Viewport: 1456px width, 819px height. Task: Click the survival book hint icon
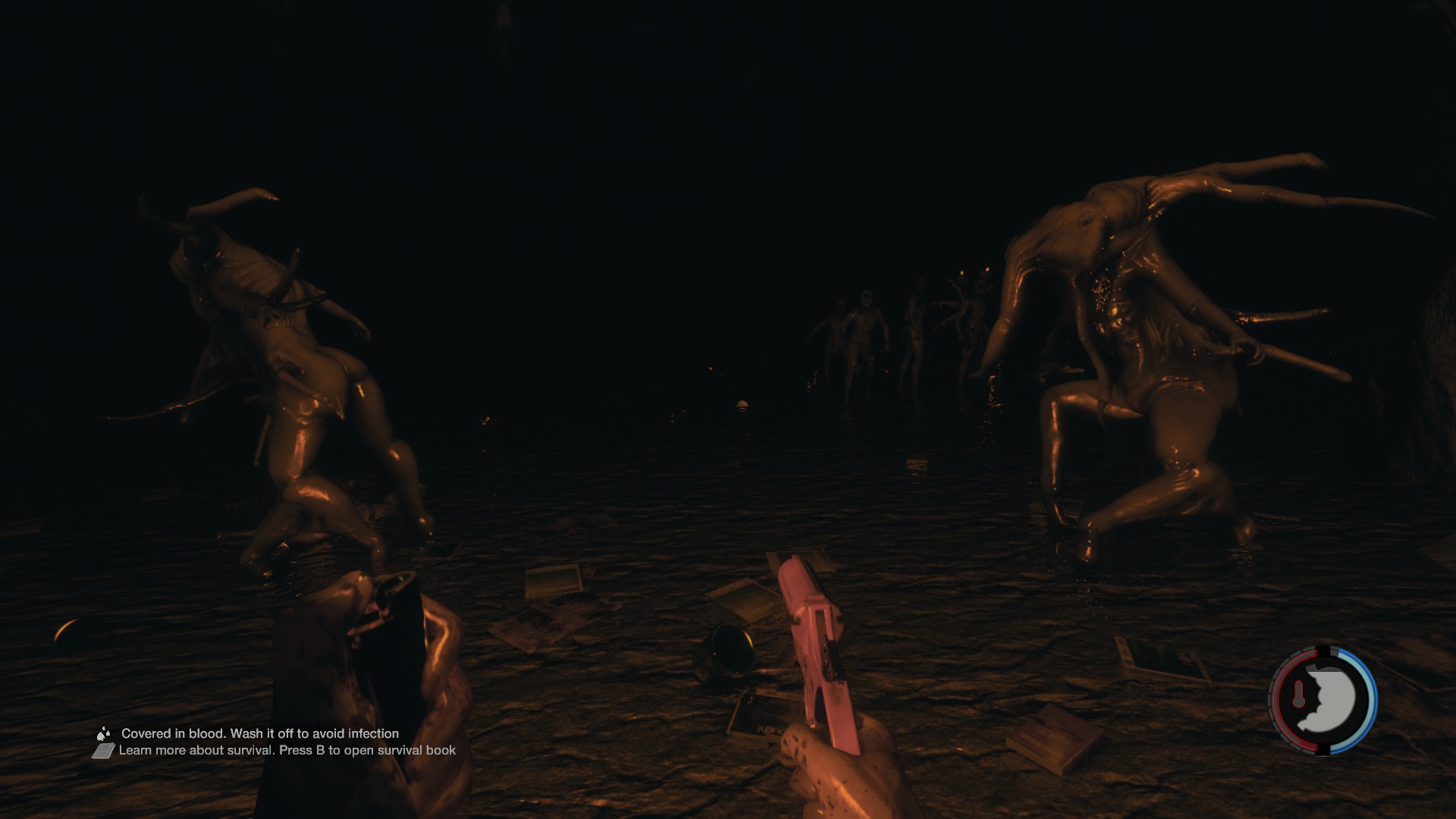pyautogui.click(x=104, y=751)
